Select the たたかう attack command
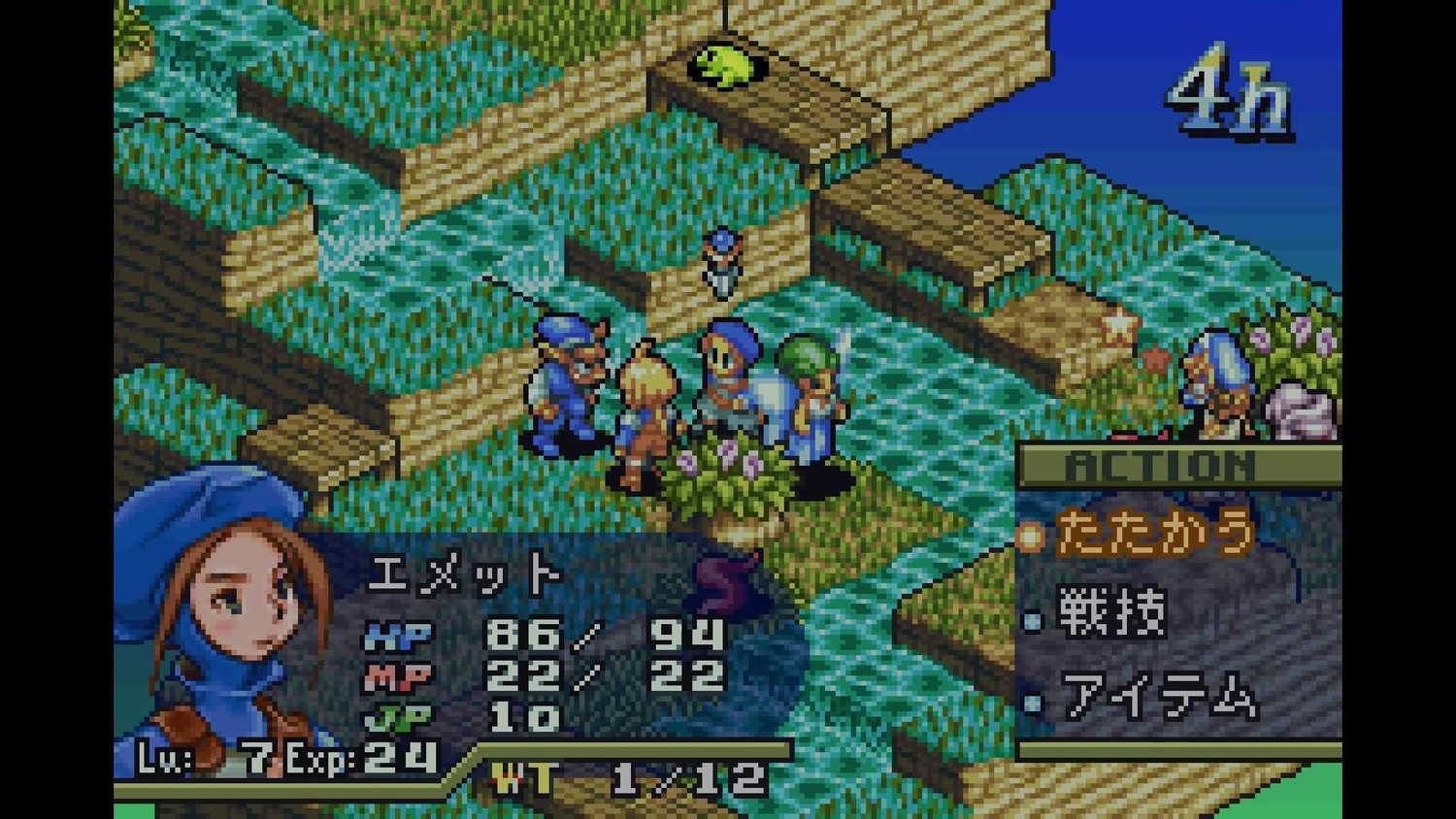This screenshot has width=1456, height=819. pos(1153,535)
